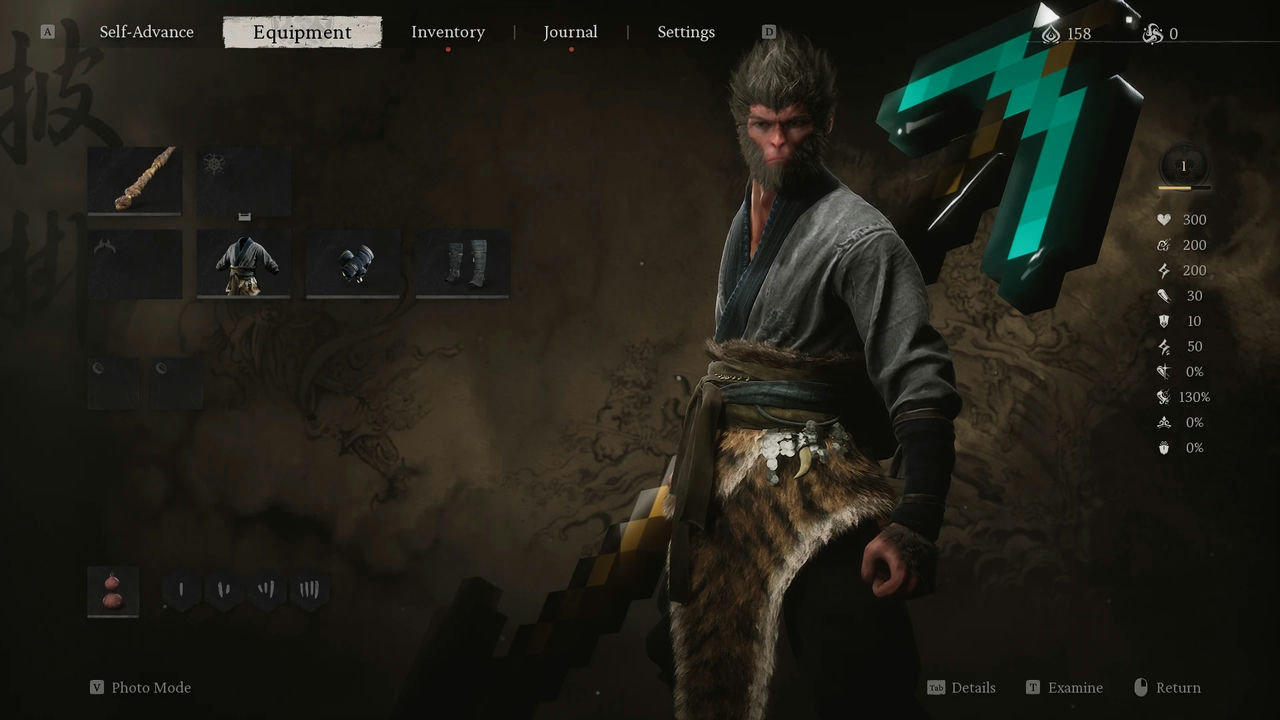1280x720 pixels.
Task: Open the Settings tab
Action: [x=685, y=32]
